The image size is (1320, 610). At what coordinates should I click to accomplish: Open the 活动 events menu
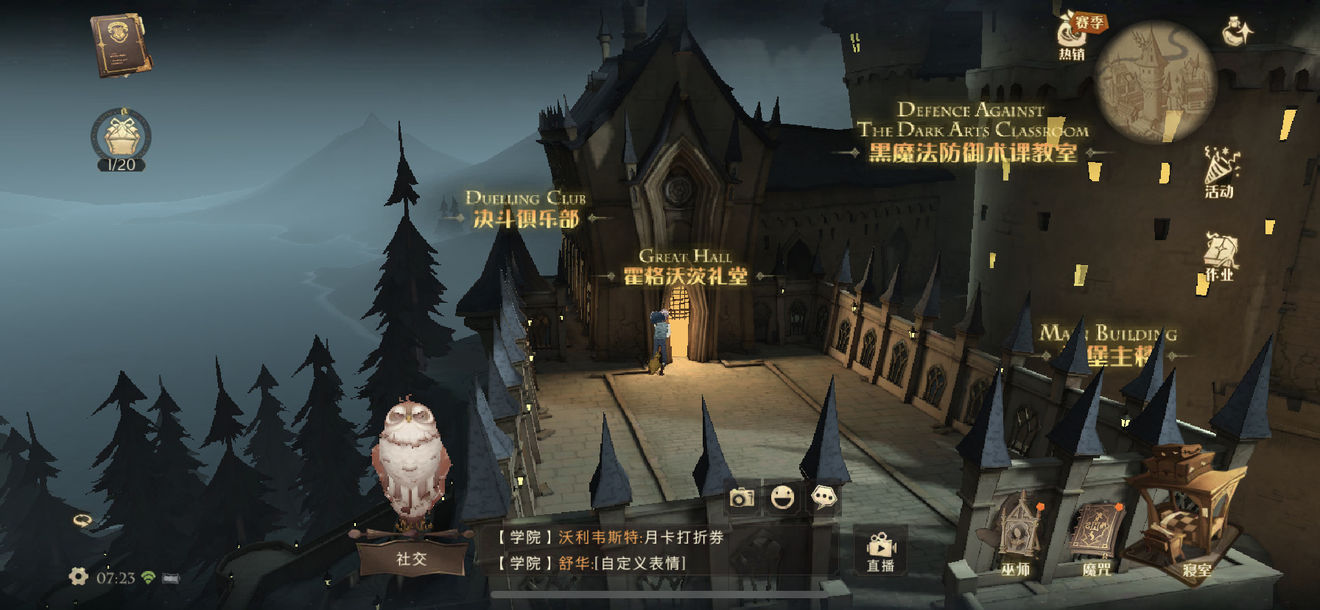[x=1220, y=172]
